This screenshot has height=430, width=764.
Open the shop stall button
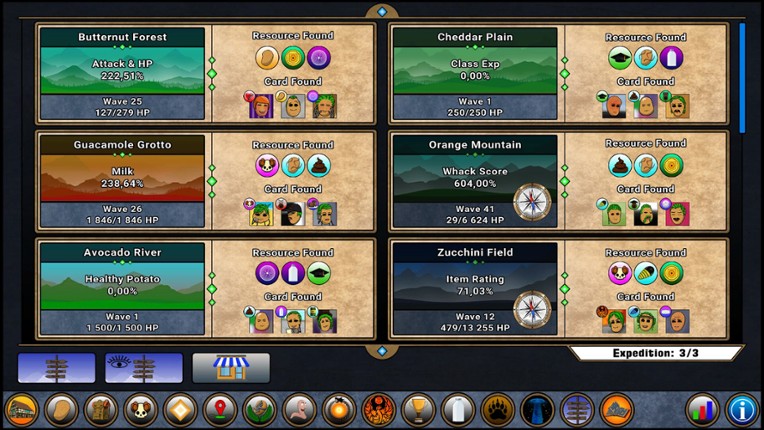(x=231, y=368)
